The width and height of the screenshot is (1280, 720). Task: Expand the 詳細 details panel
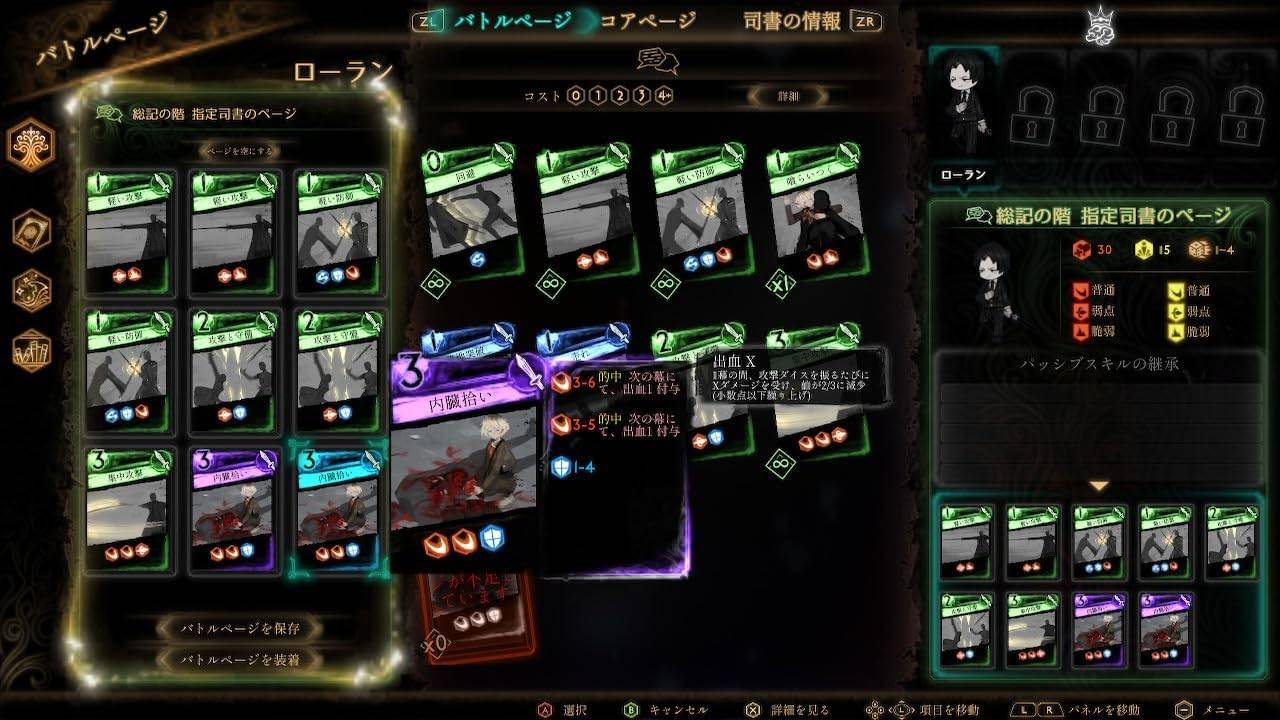789,96
